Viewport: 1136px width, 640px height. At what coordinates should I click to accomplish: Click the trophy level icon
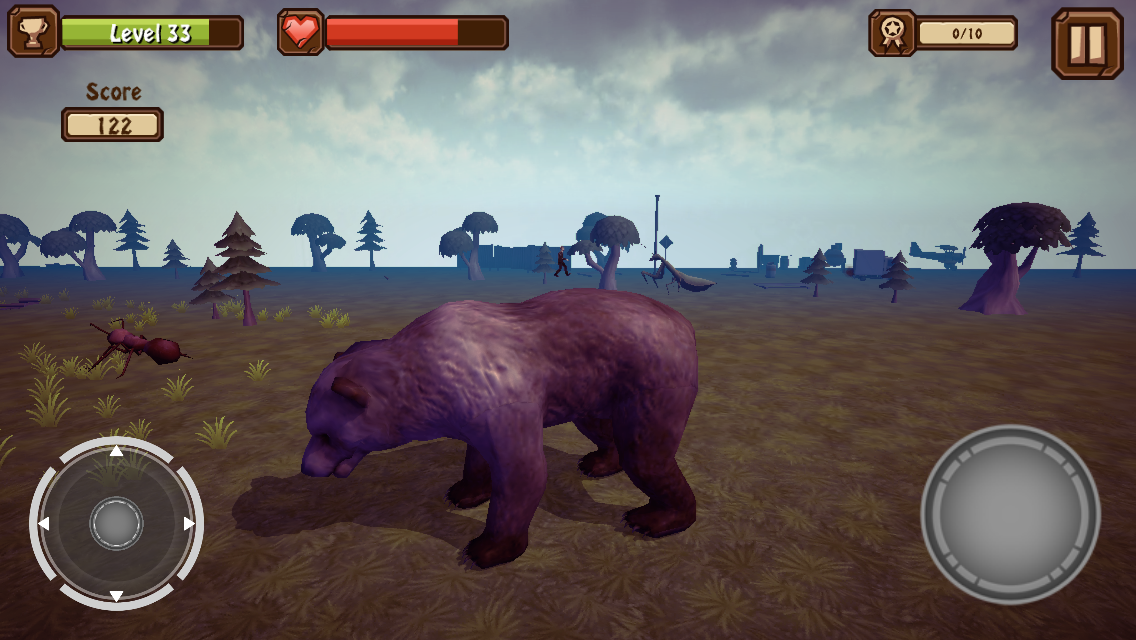pyautogui.click(x=33, y=32)
